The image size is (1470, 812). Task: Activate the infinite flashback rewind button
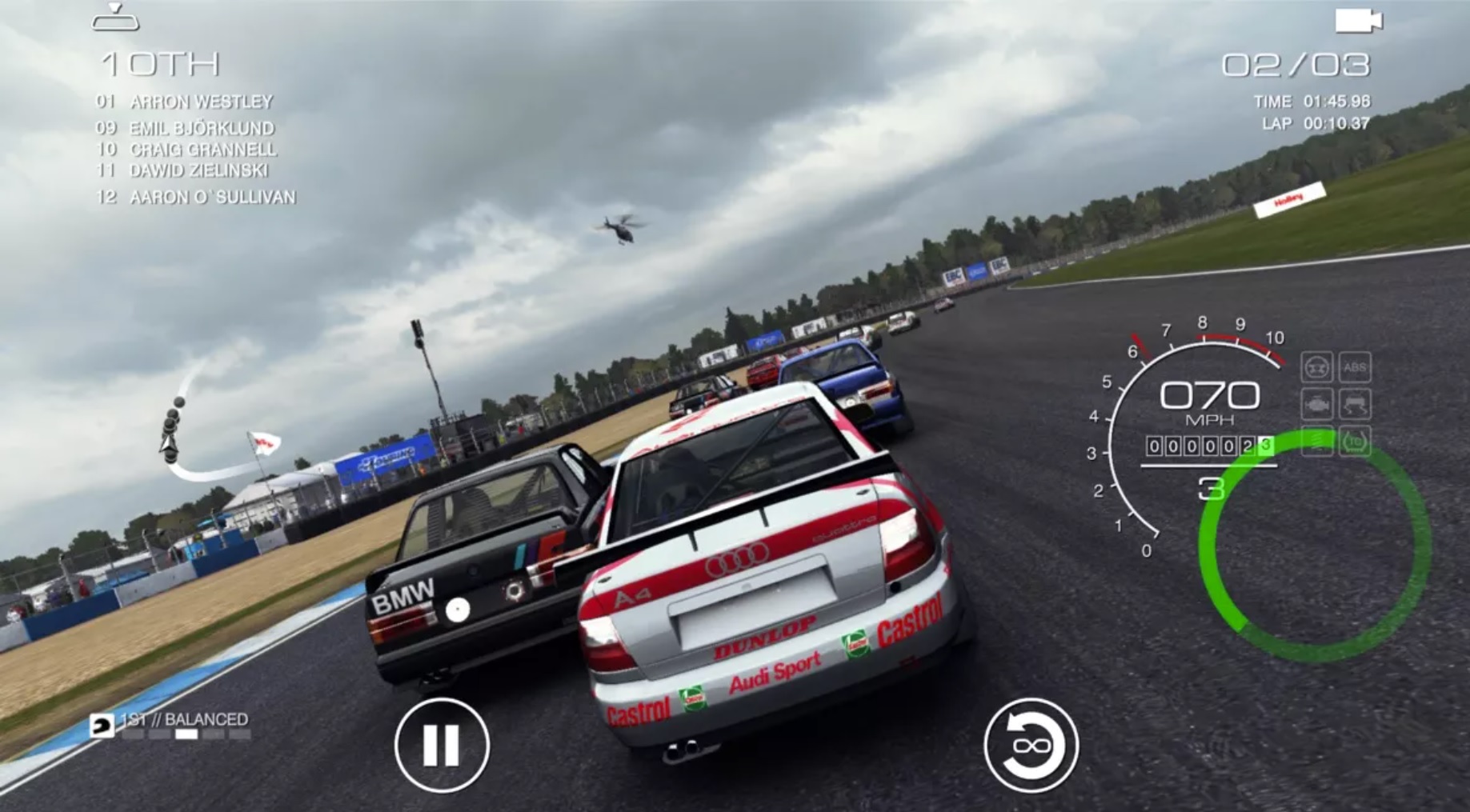pyautogui.click(x=1031, y=745)
